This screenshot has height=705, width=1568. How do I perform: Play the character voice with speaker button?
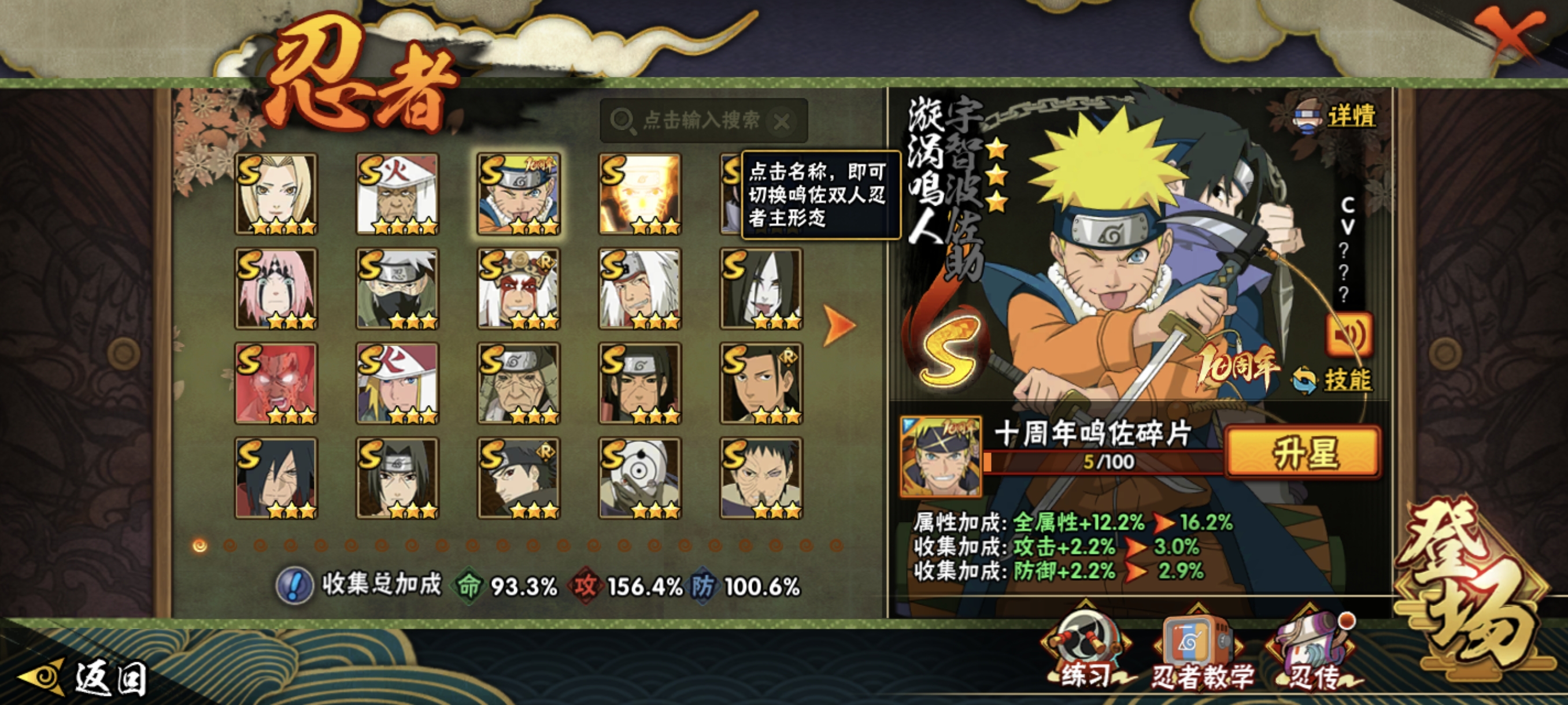click(x=1348, y=334)
